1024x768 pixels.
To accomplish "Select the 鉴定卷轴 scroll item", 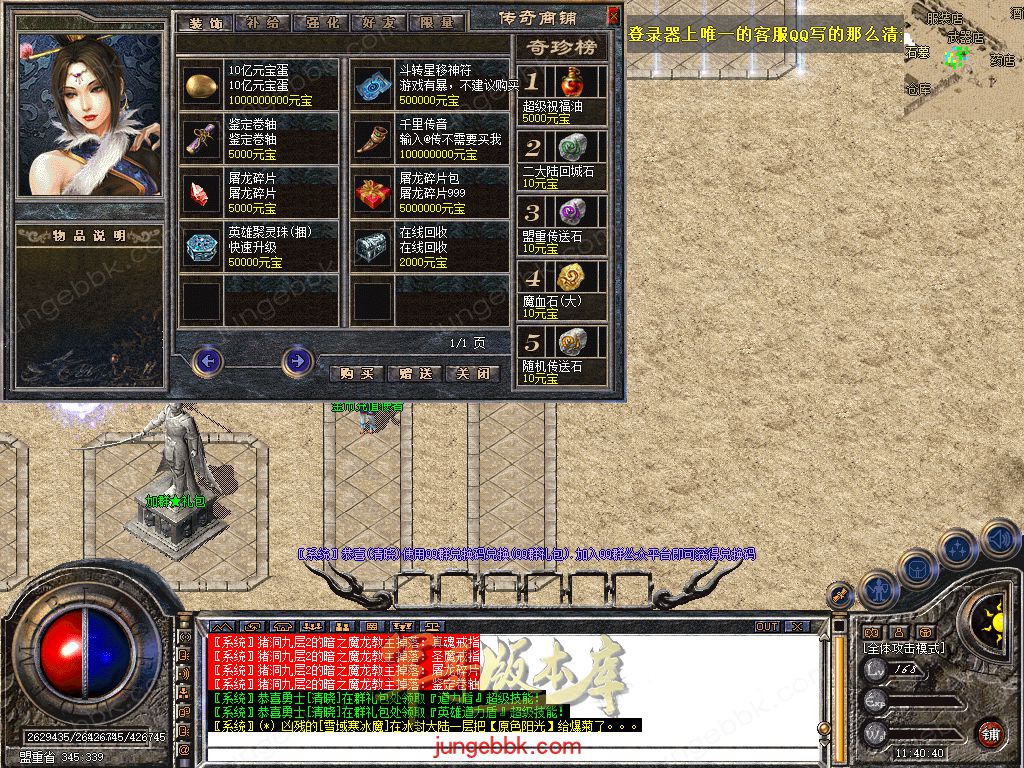I will pyautogui.click(x=201, y=139).
